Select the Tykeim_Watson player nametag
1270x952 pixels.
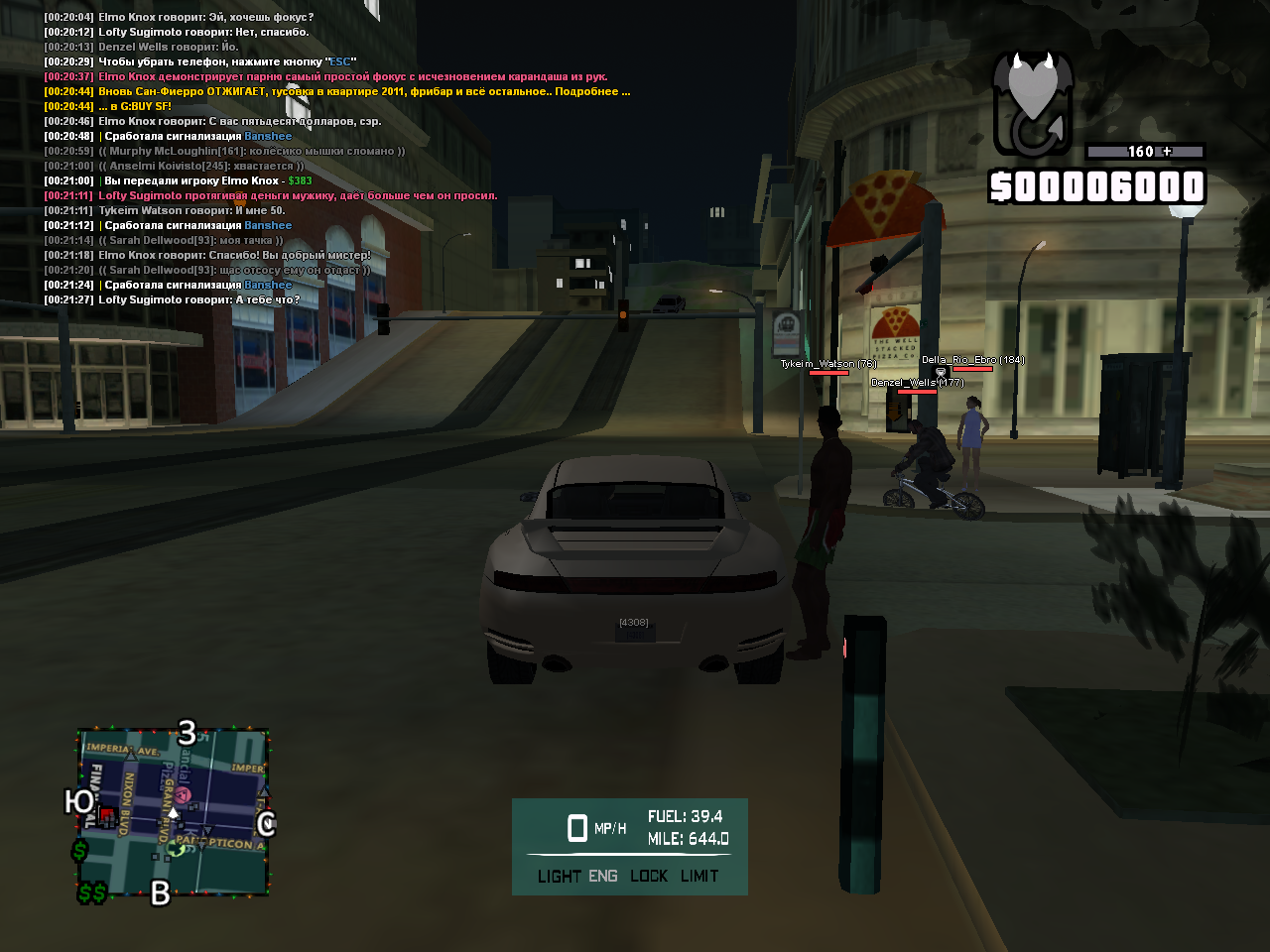click(827, 364)
